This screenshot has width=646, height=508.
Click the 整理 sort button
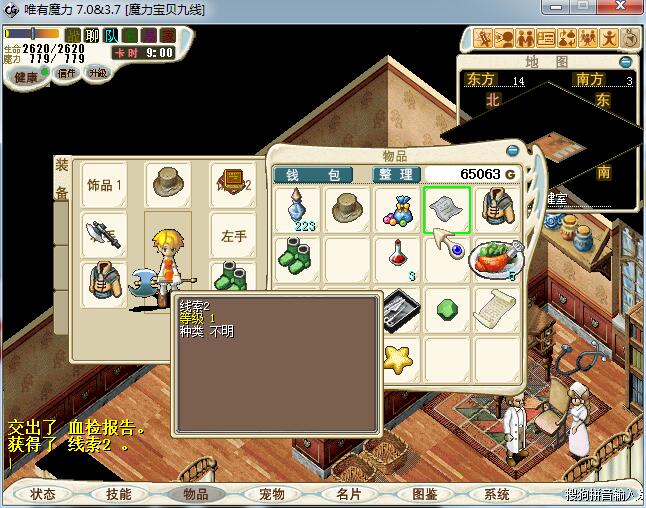click(x=394, y=174)
